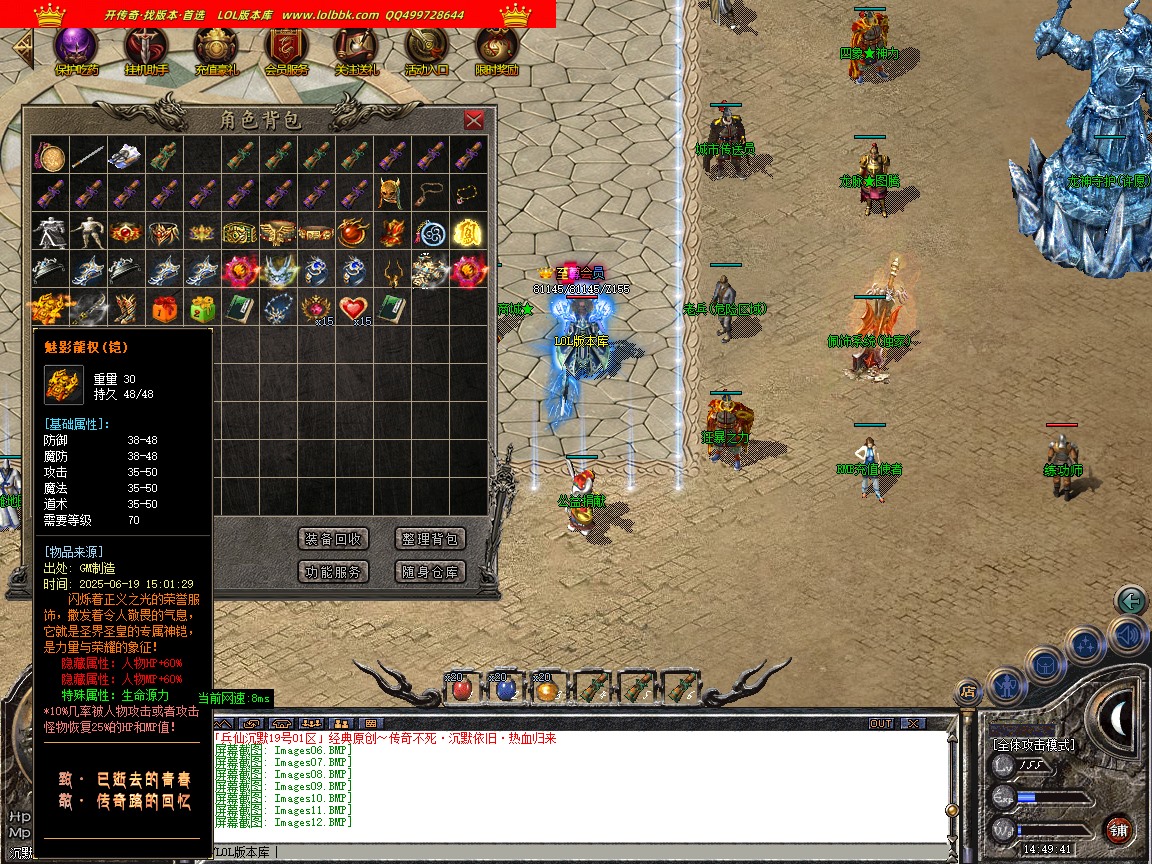Open the 随身仓库 portable warehouse
Viewport: 1152px width, 864px height.
tap(430, 572)
